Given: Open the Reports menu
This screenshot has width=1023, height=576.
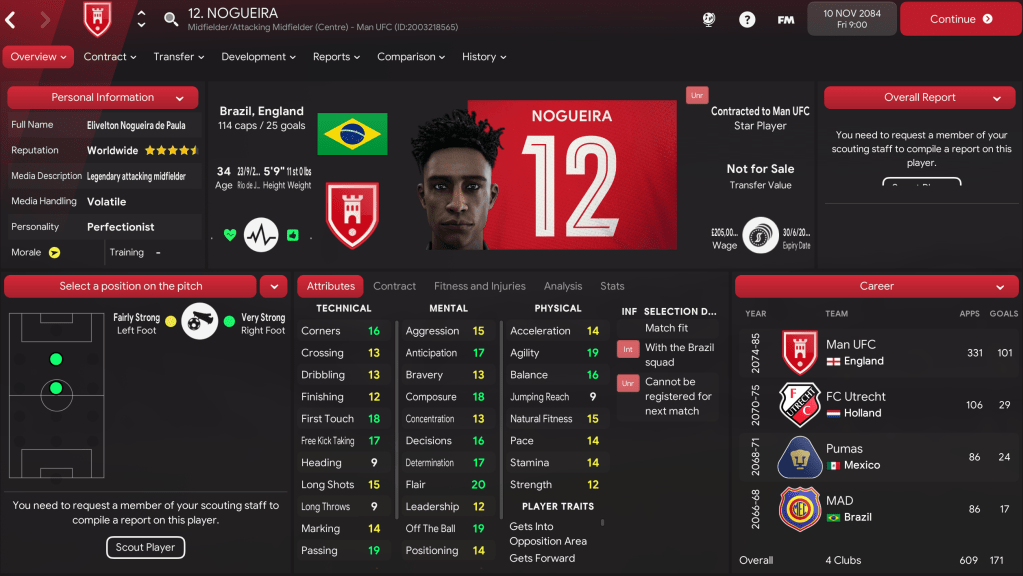Looking at the screenshot, I should click(336, 57).
